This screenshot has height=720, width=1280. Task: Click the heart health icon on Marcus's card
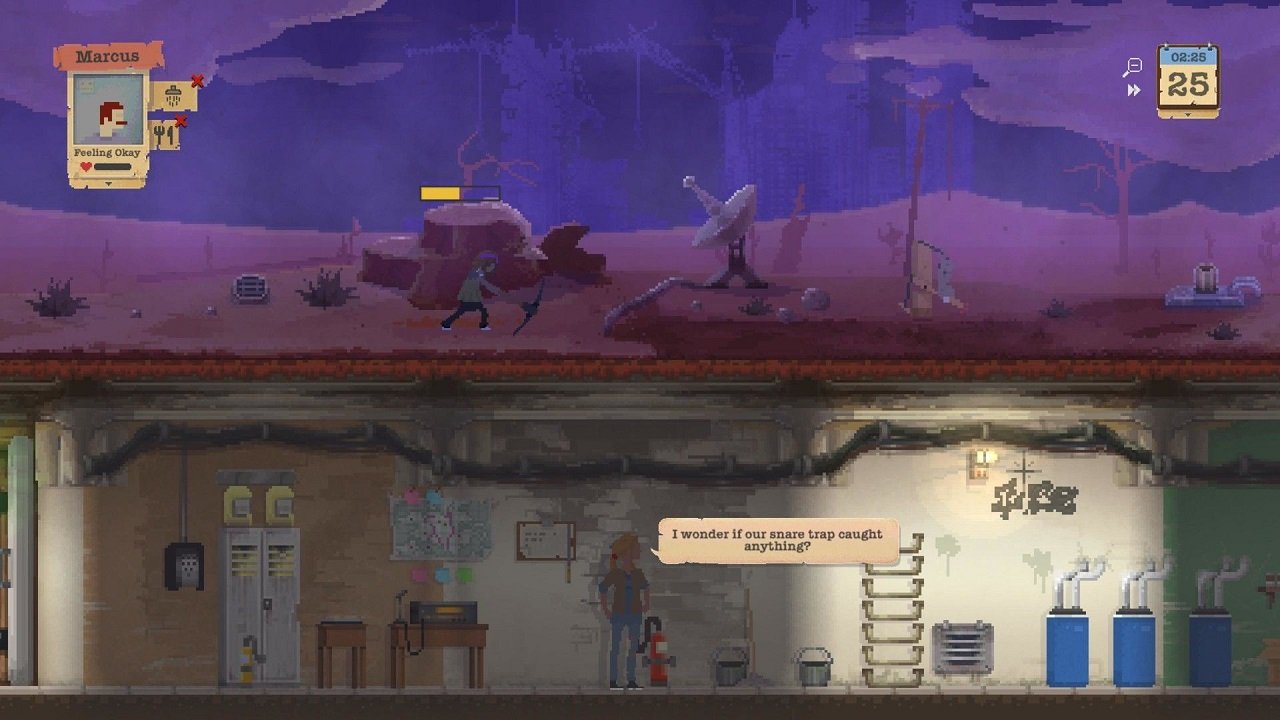pyautogui.click(x=85, y=164)
